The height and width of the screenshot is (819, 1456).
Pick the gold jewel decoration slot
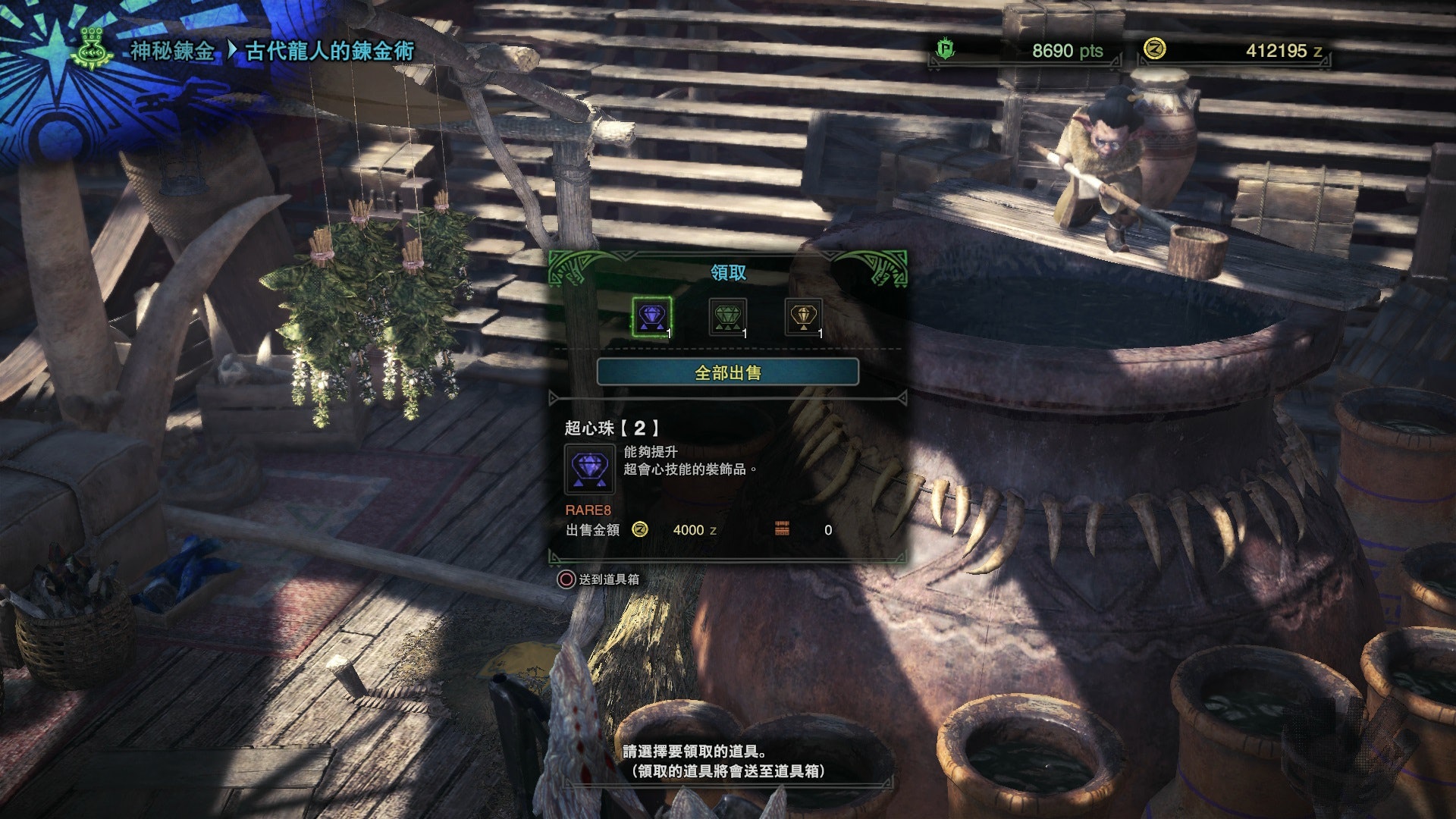[x=803, y=316]
